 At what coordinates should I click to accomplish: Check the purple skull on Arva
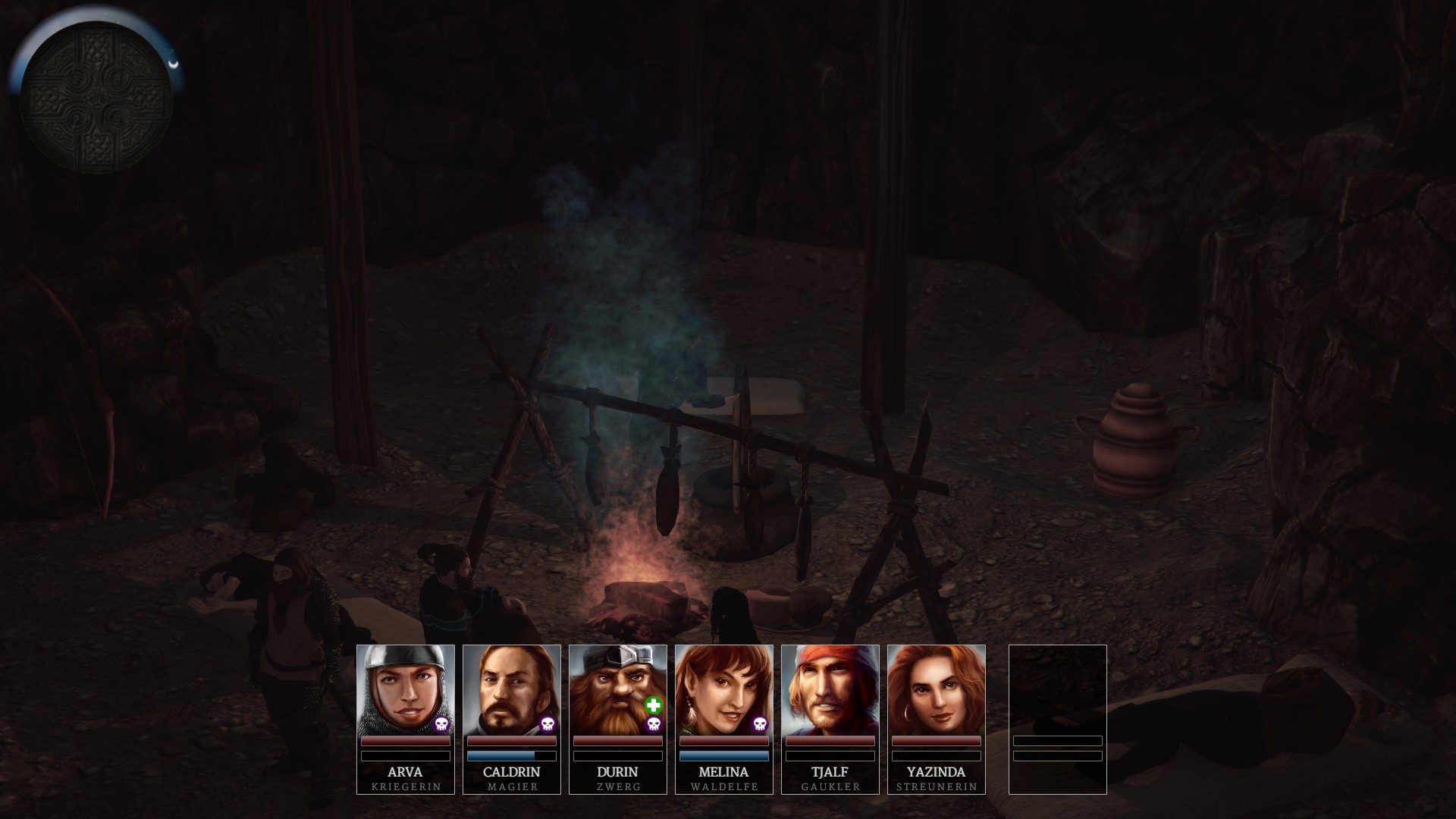coord(441,725)
